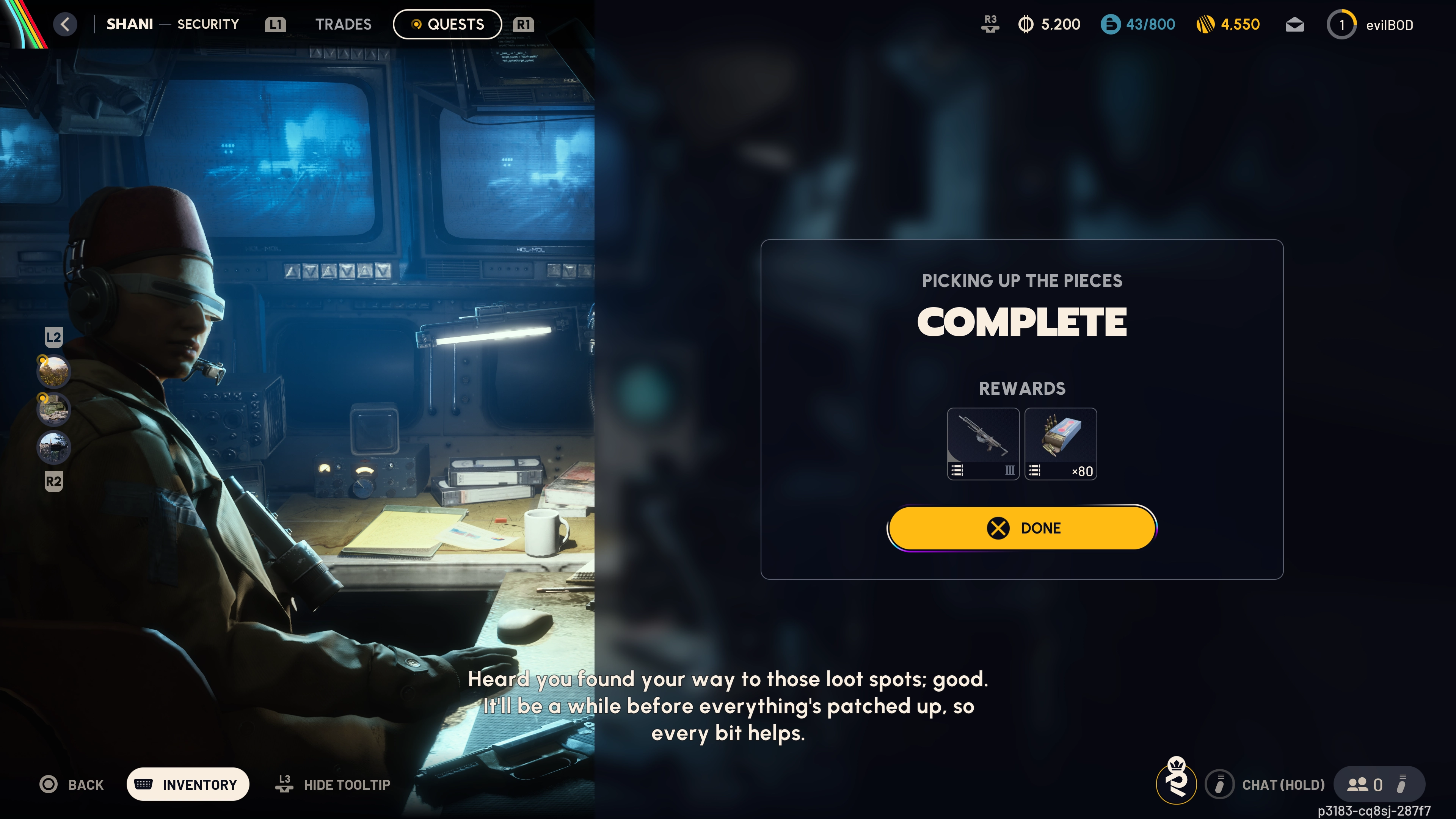Viewport: 1456px width, 819px height.
Task: Select the ammo ×80 reward thumbnail
Action: [1061, 444]
